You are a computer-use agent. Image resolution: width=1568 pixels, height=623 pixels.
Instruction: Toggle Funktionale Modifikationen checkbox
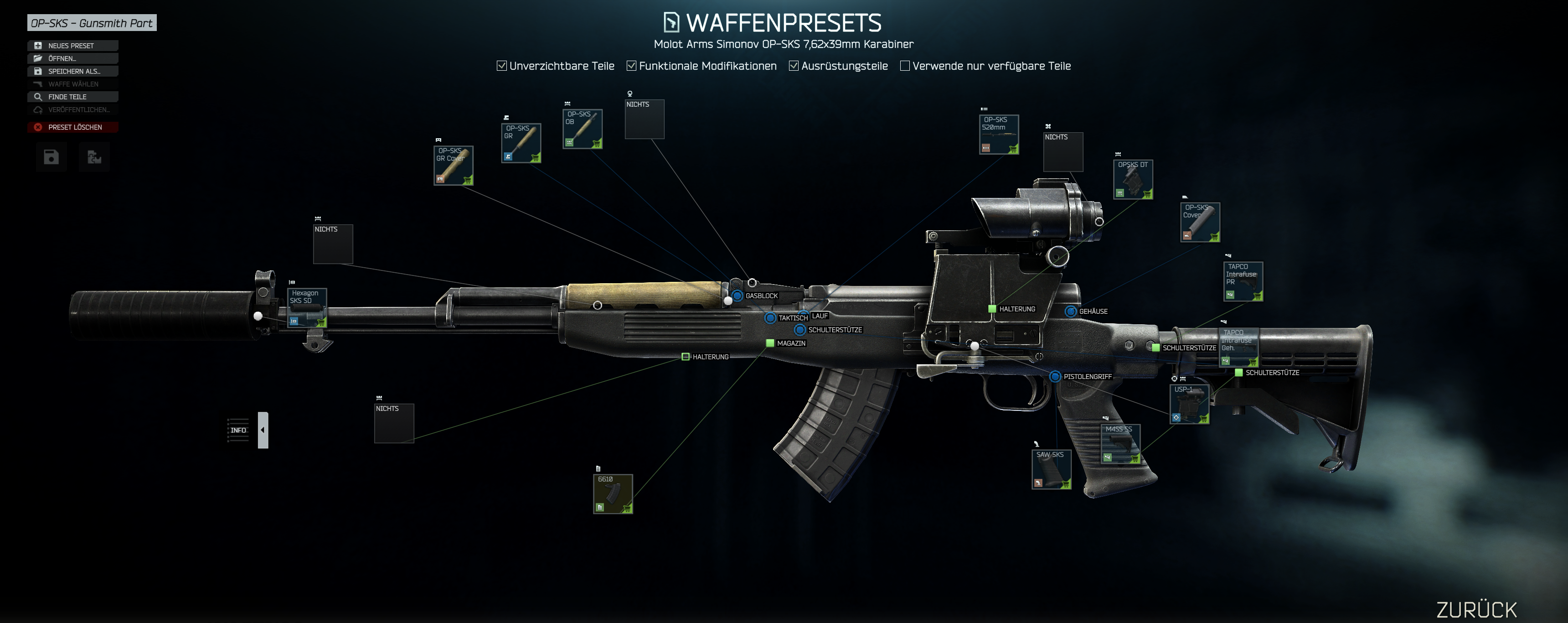pyautogui.click(x=632, y=66)
